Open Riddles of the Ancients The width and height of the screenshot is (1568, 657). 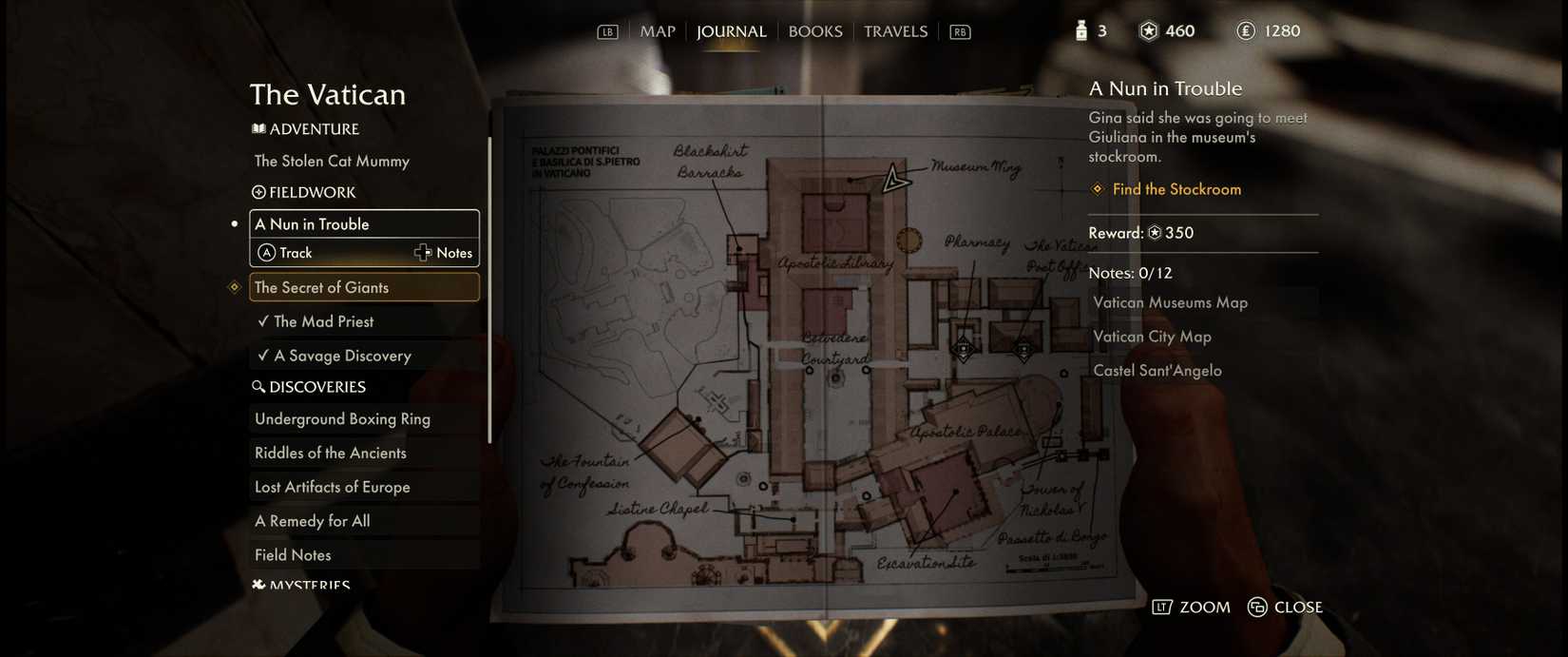(x=330, y=453)
